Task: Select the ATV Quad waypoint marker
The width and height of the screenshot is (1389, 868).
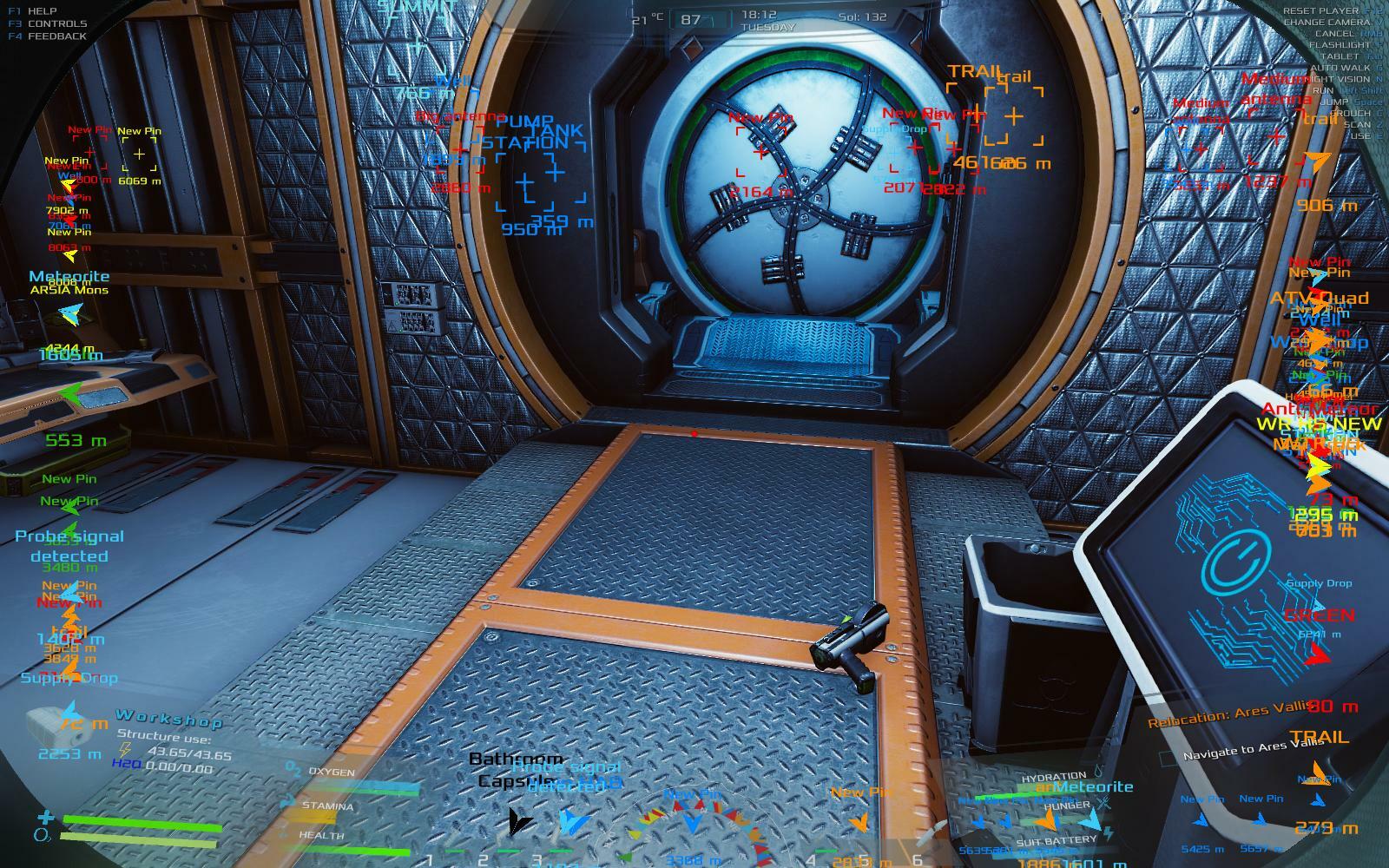Action: (x=1319, y=298)
